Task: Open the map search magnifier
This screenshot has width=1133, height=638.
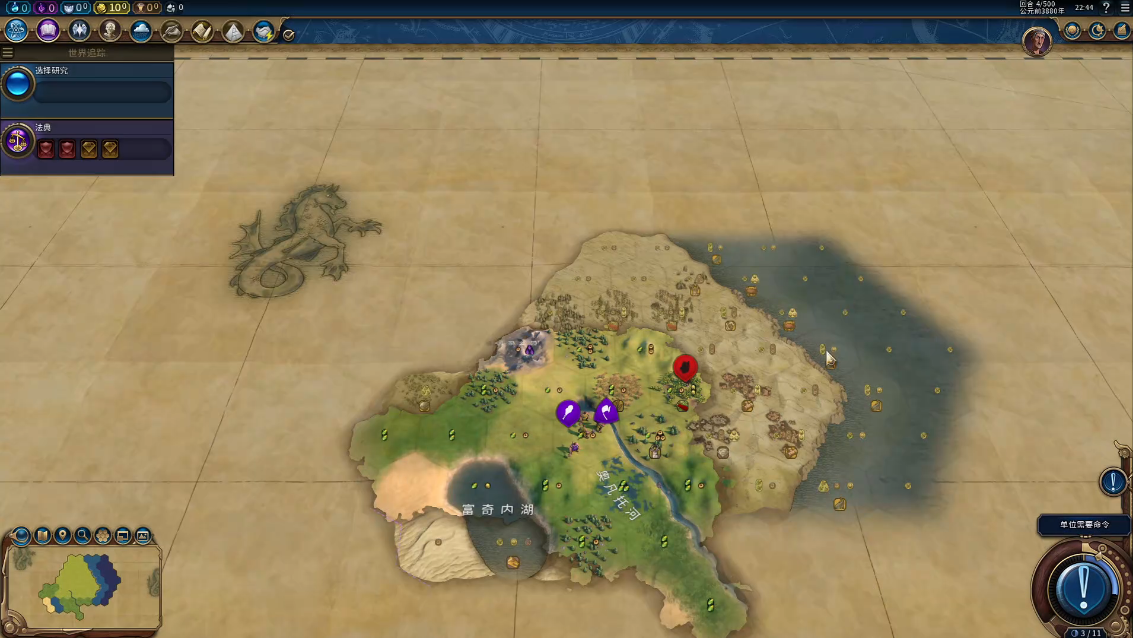Action: point(83,536)
